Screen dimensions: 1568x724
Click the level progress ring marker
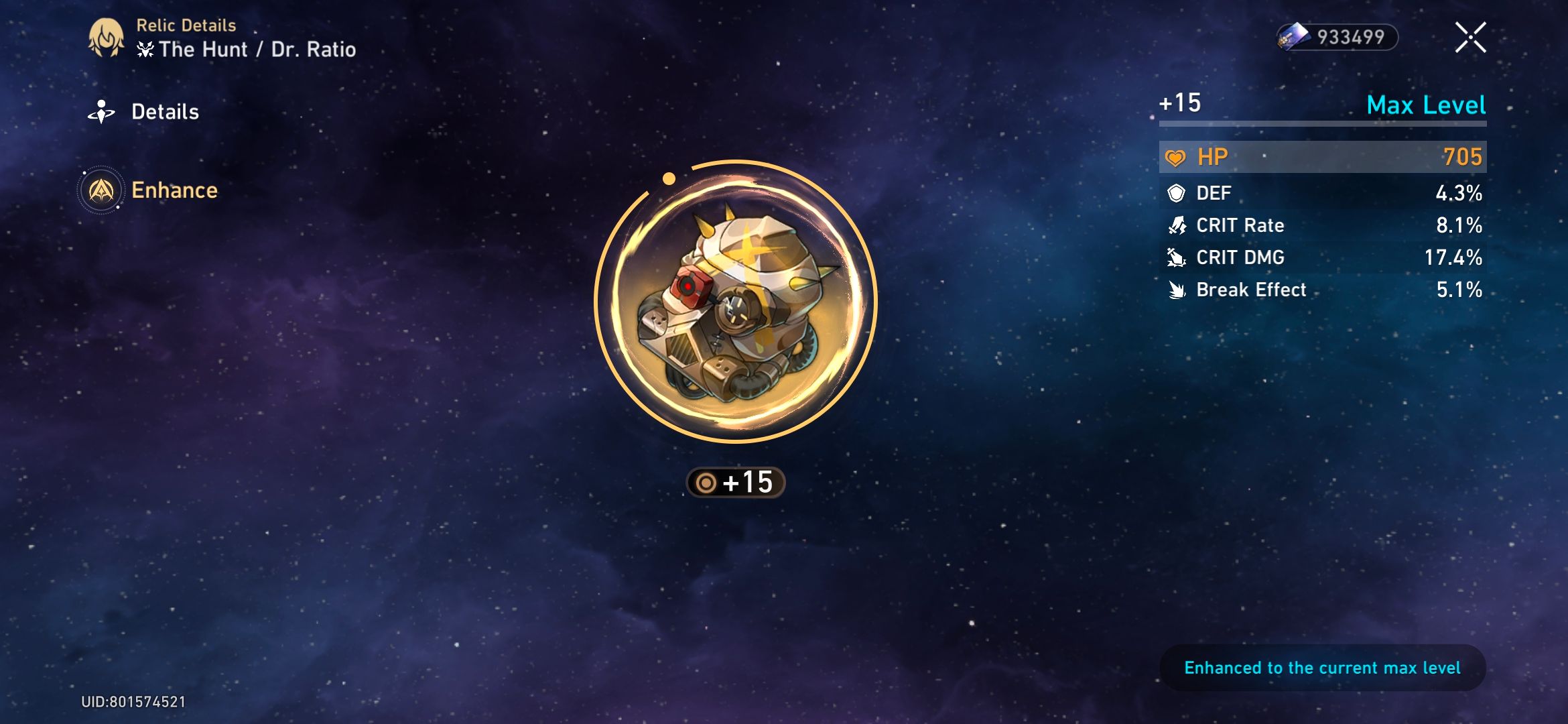[x=668, y=178]
